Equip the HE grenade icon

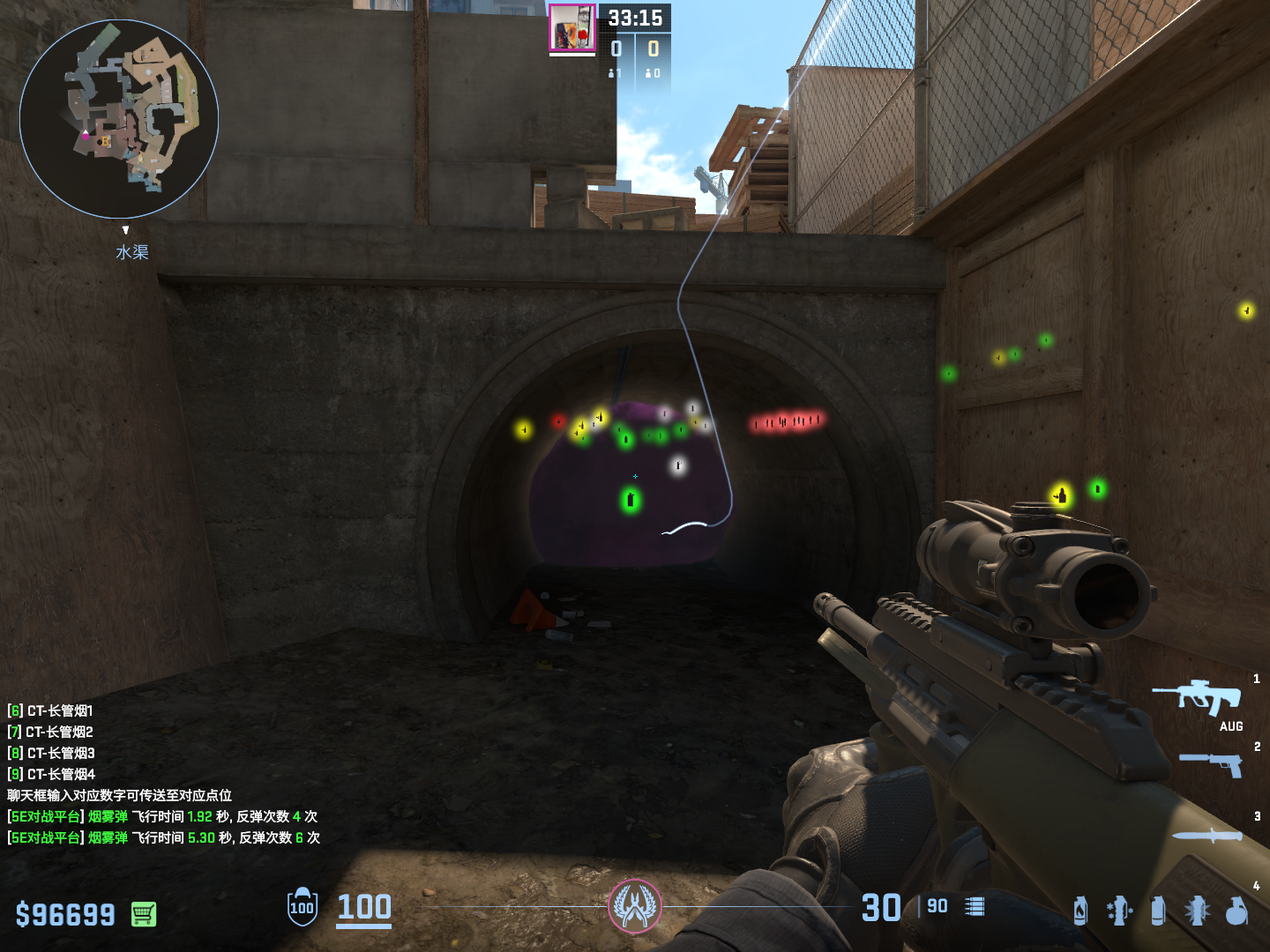tap(1236, 911)
